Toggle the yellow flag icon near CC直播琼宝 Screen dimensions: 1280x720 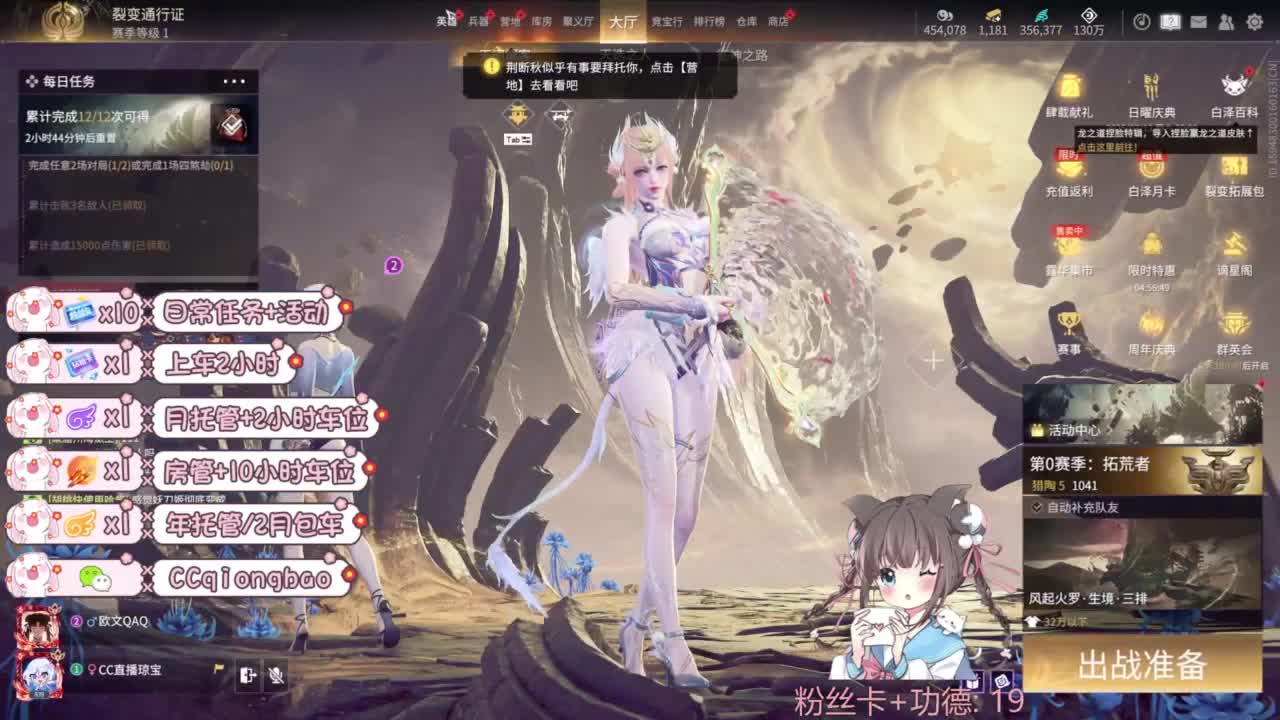pos(219,668)
